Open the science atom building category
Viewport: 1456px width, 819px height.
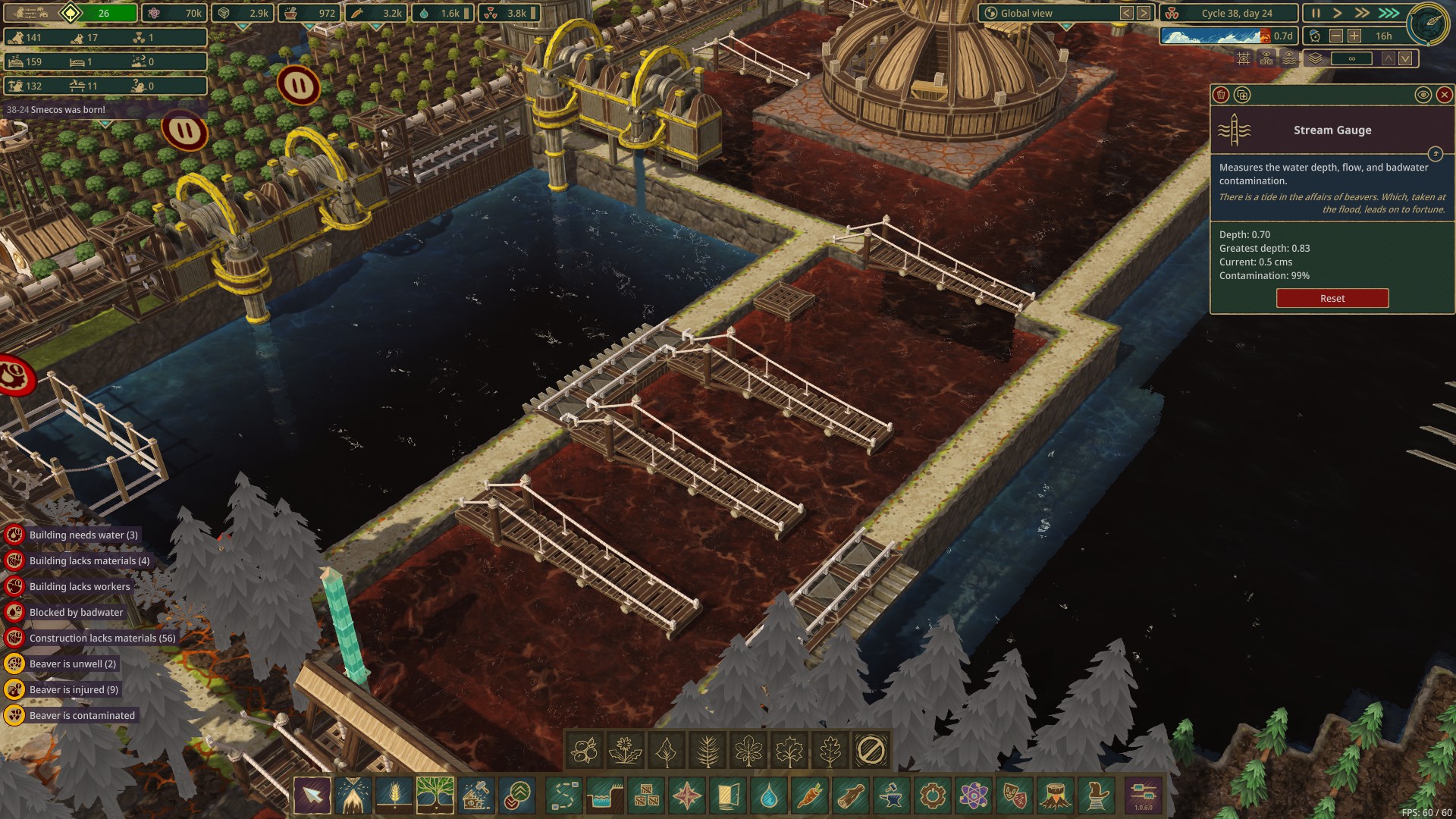pos(974,795)
